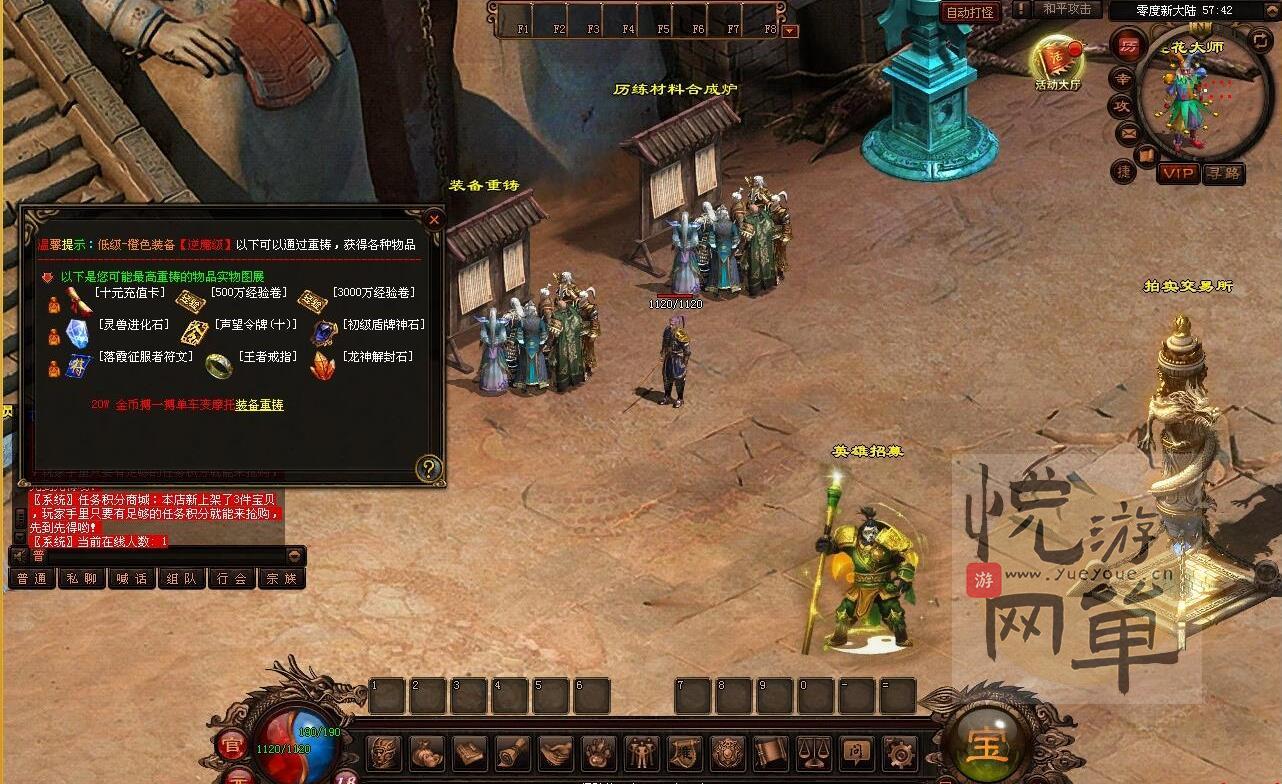This screenshot has width=1282, height=784.
Task: Switch to the 私聊 chat tab
Action: (81, 578)
